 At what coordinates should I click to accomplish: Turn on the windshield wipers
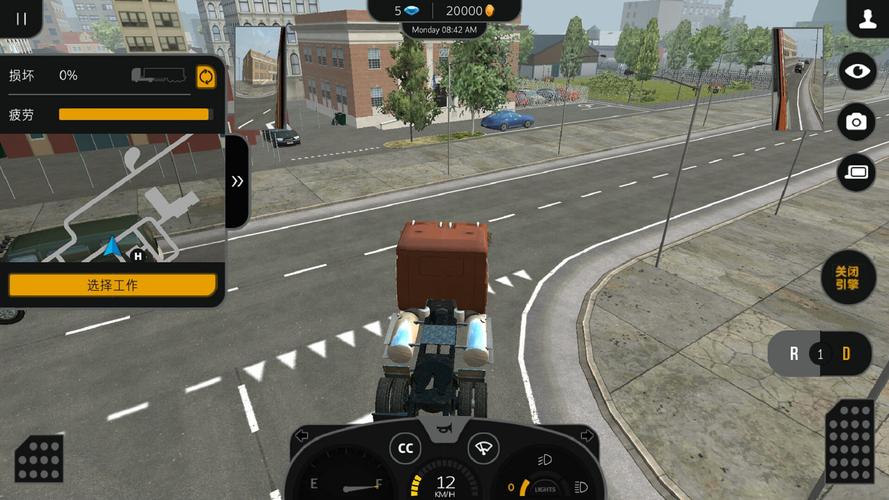click(x=484, y=447)
